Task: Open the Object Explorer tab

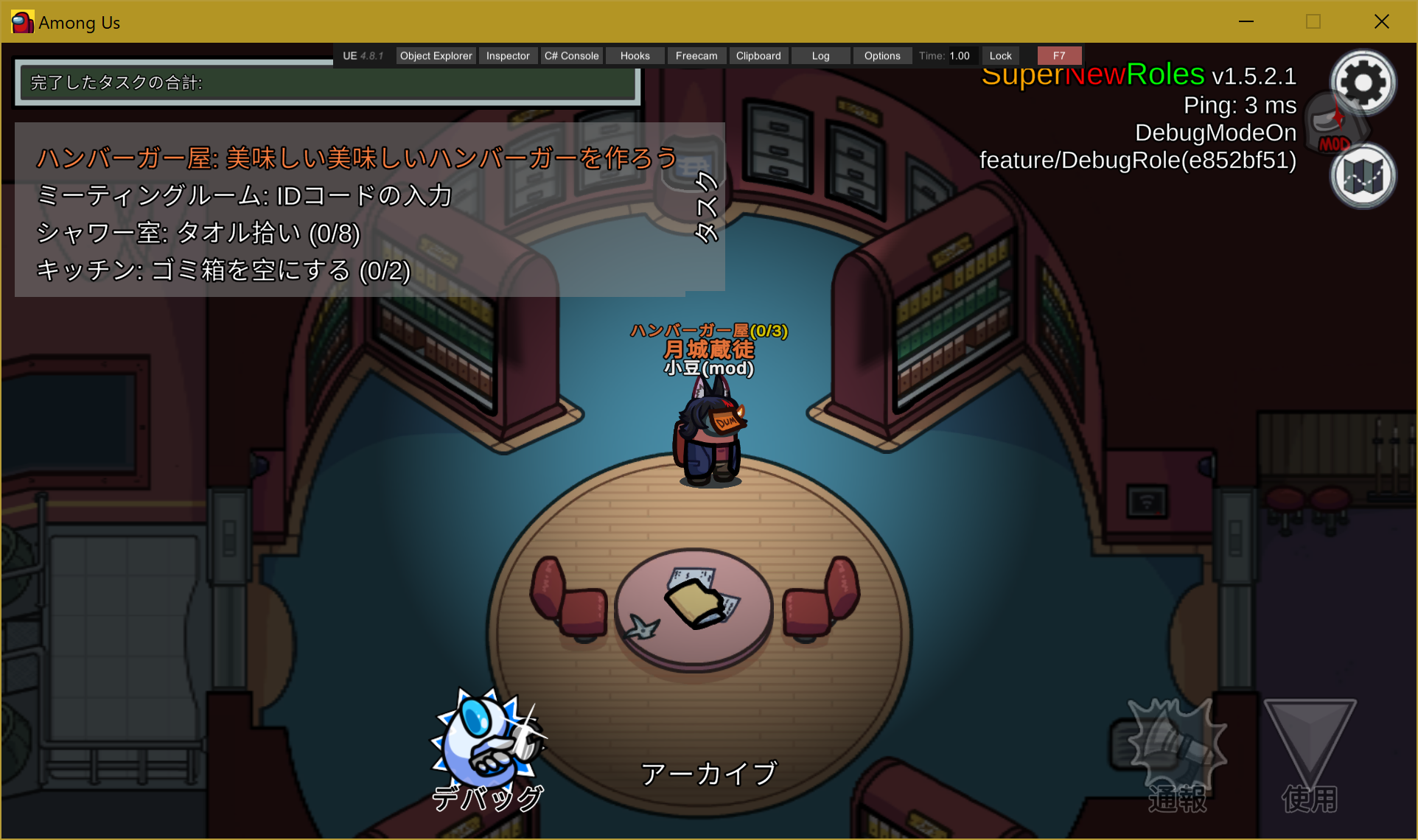Action: 435,55
